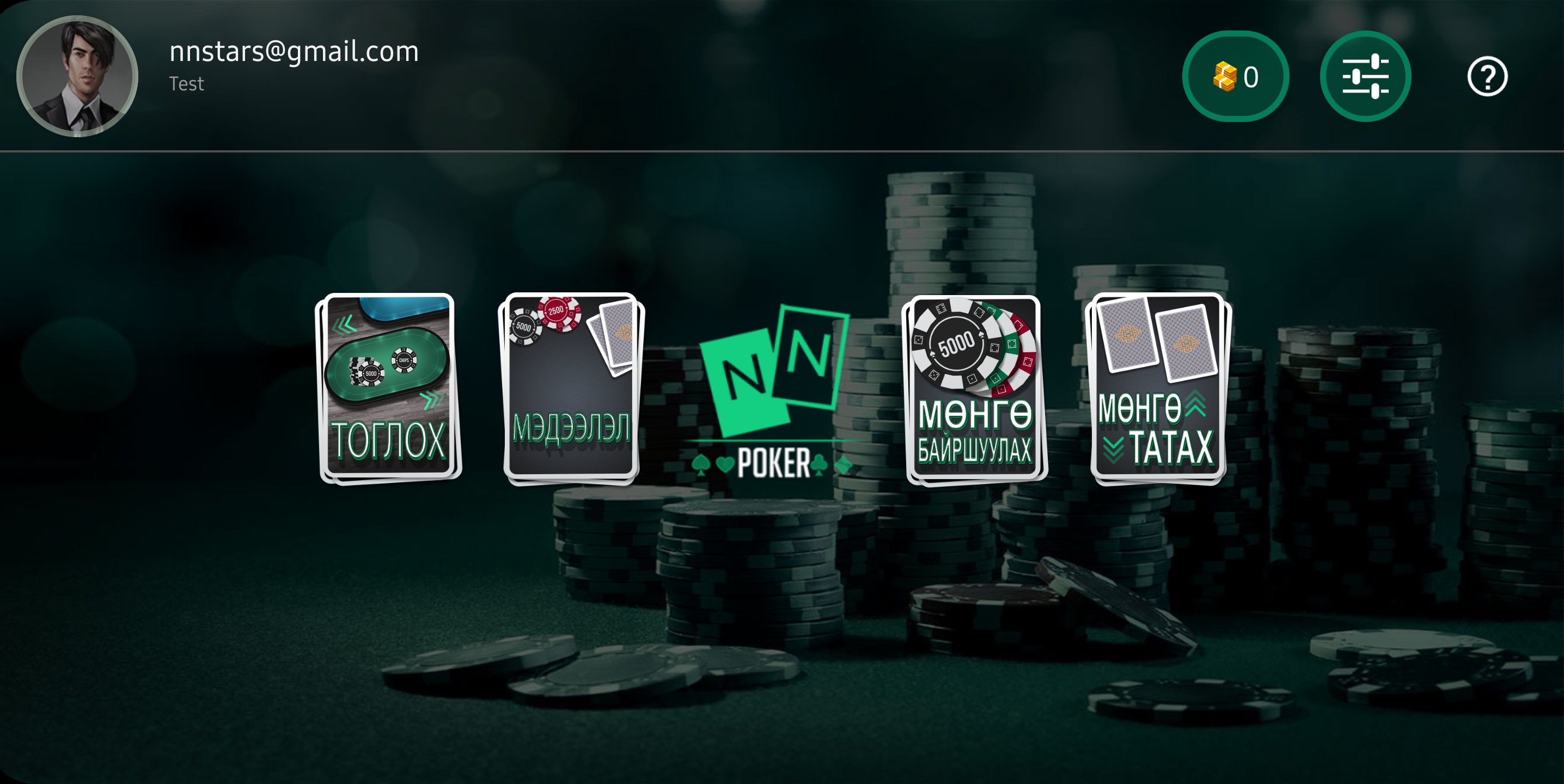
Task: Open the ТОГЛОХ play card
Action: 389,388
